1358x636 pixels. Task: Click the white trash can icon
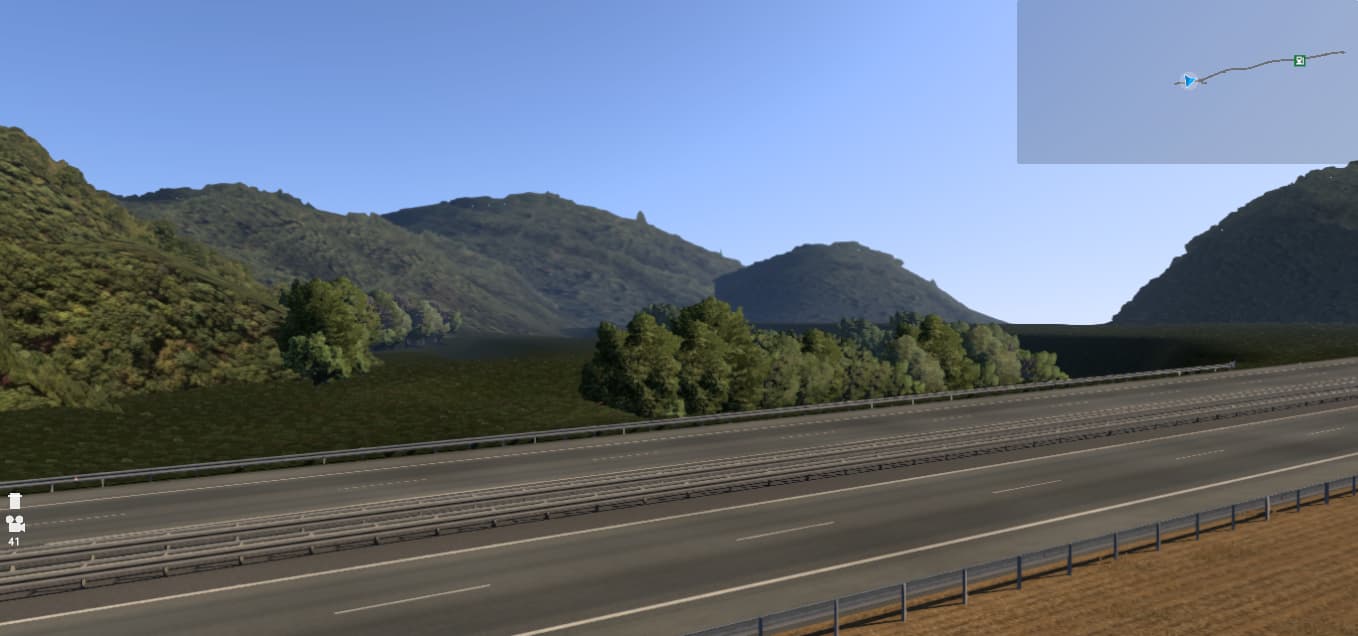click(x=15, y=501)
